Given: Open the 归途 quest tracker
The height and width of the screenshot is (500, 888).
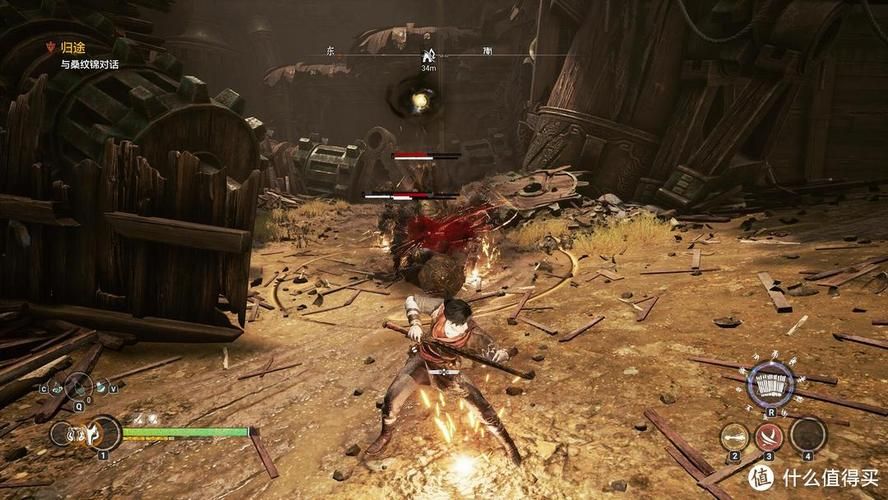Looking at the screenshot, I should coord(73,46).
